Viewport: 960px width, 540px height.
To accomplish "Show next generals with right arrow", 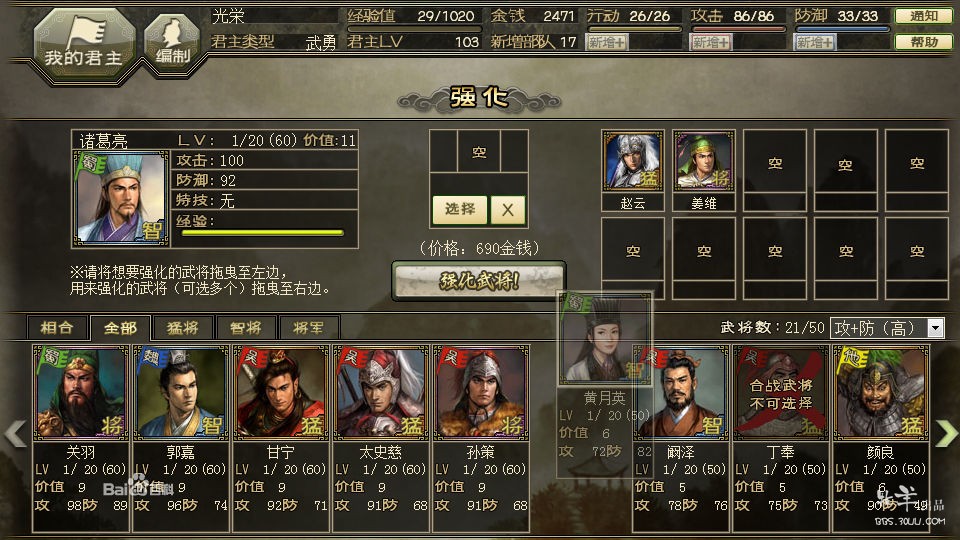I will click(x=945, y=433).
